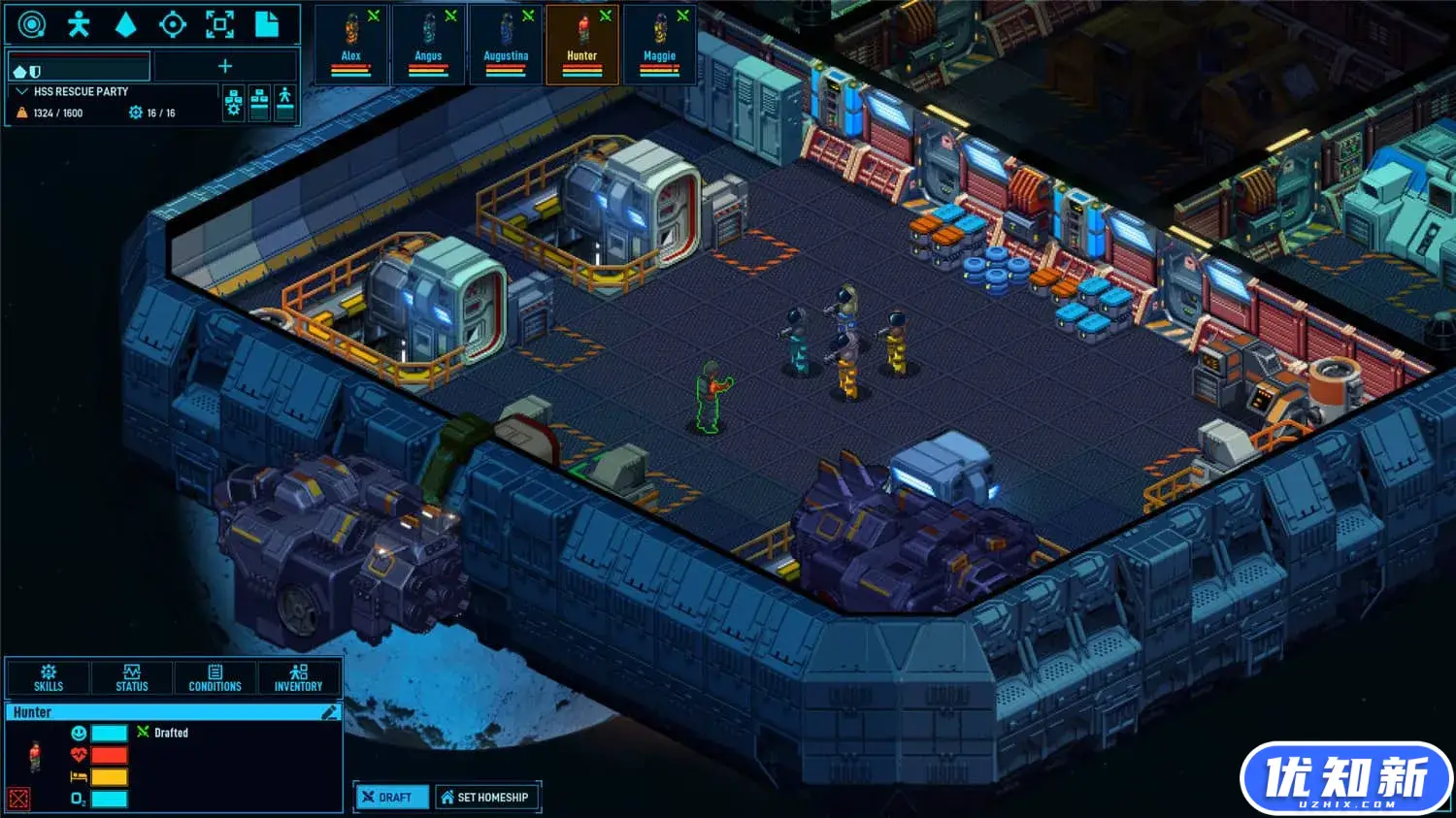Open the orbit/galaxy map icon

pyautogui.click(x=32, y=24)
